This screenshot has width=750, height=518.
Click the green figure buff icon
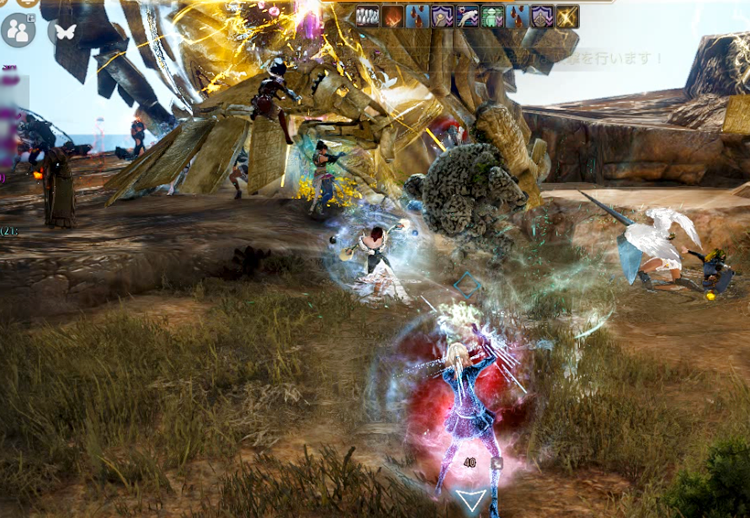[x=492, y=16]
